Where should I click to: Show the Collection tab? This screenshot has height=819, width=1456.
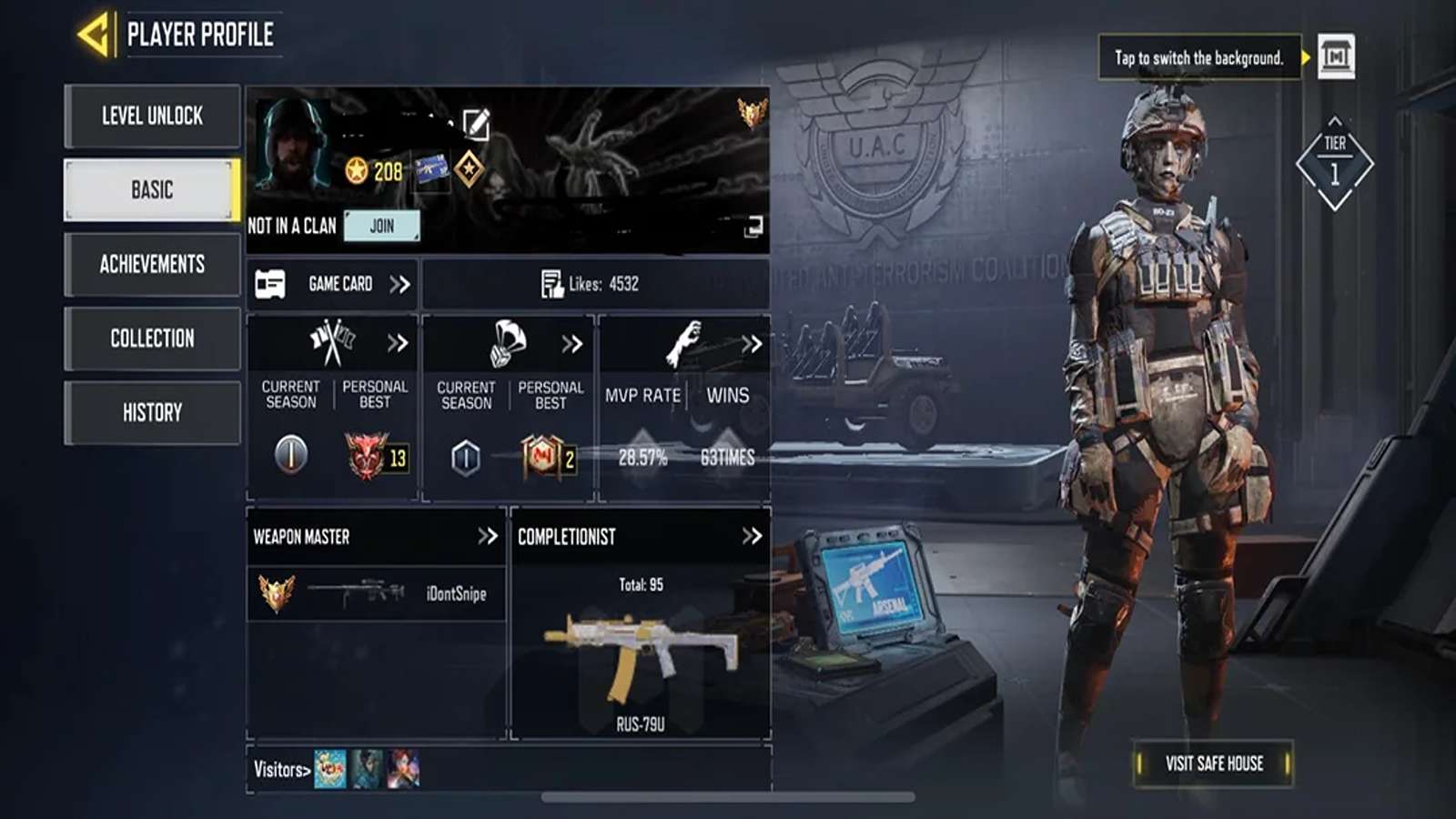(x=152, y=339)
